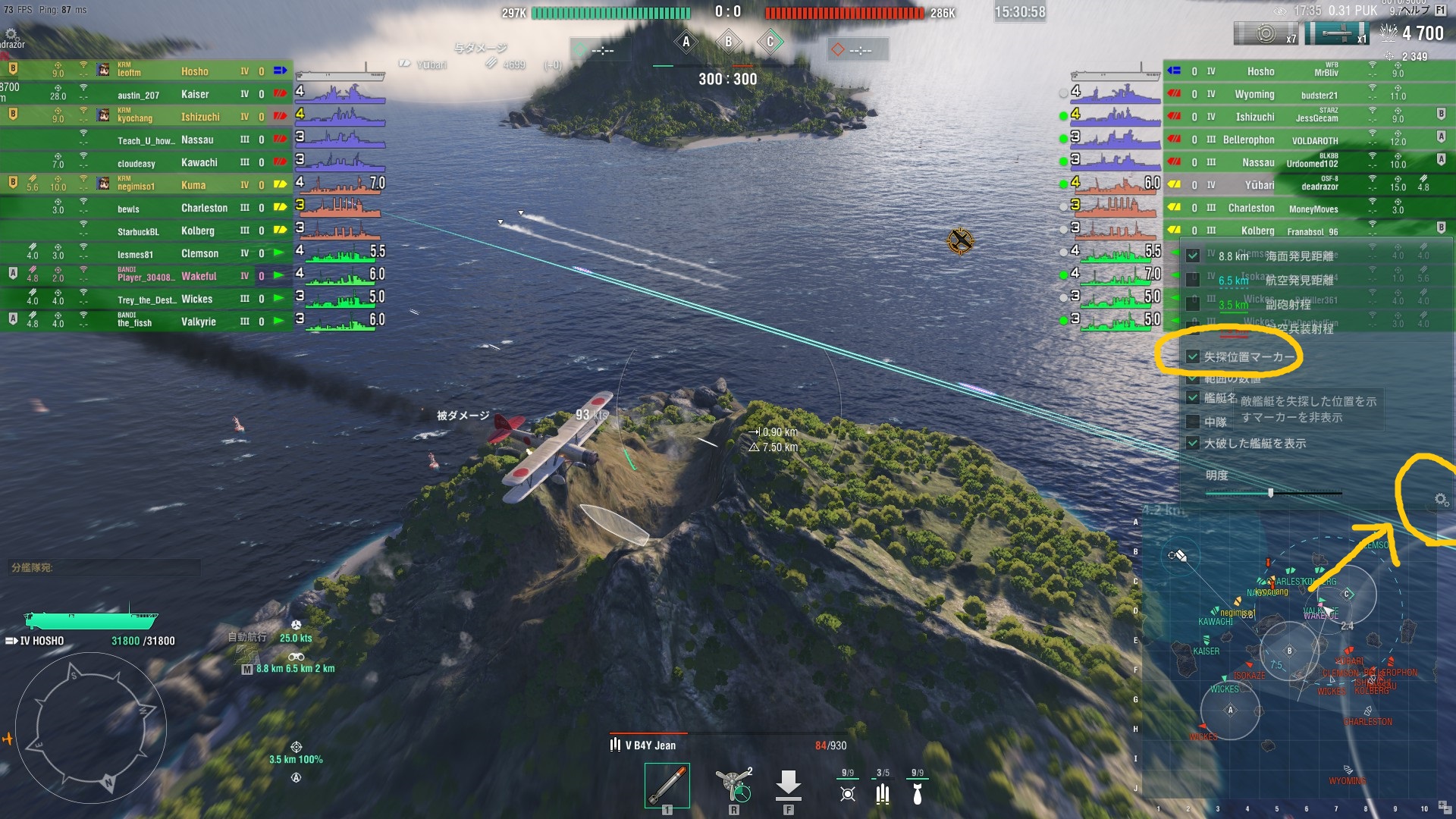Click the 明度 brightness slider handle

(1271, 493)
